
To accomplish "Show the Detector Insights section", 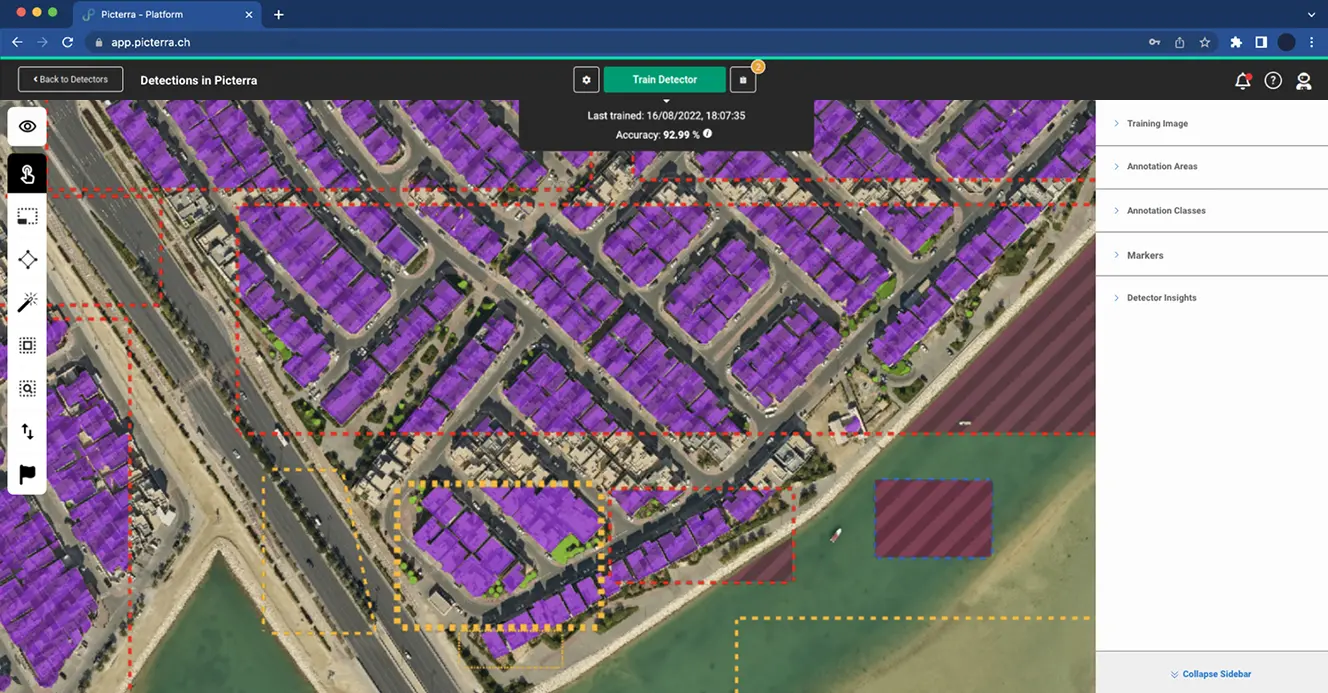I will tap(1161, 298).
